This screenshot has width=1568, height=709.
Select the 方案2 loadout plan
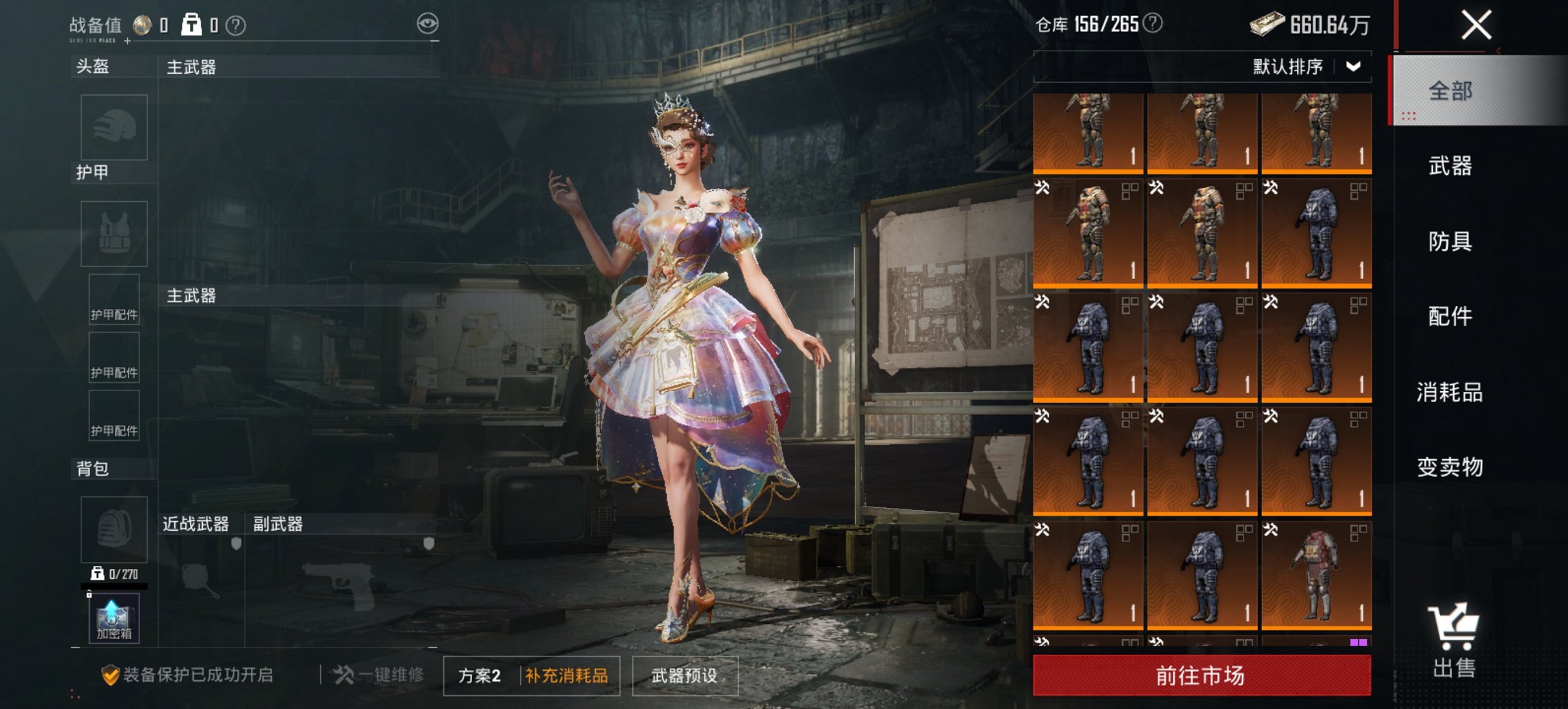click(480, 676)
